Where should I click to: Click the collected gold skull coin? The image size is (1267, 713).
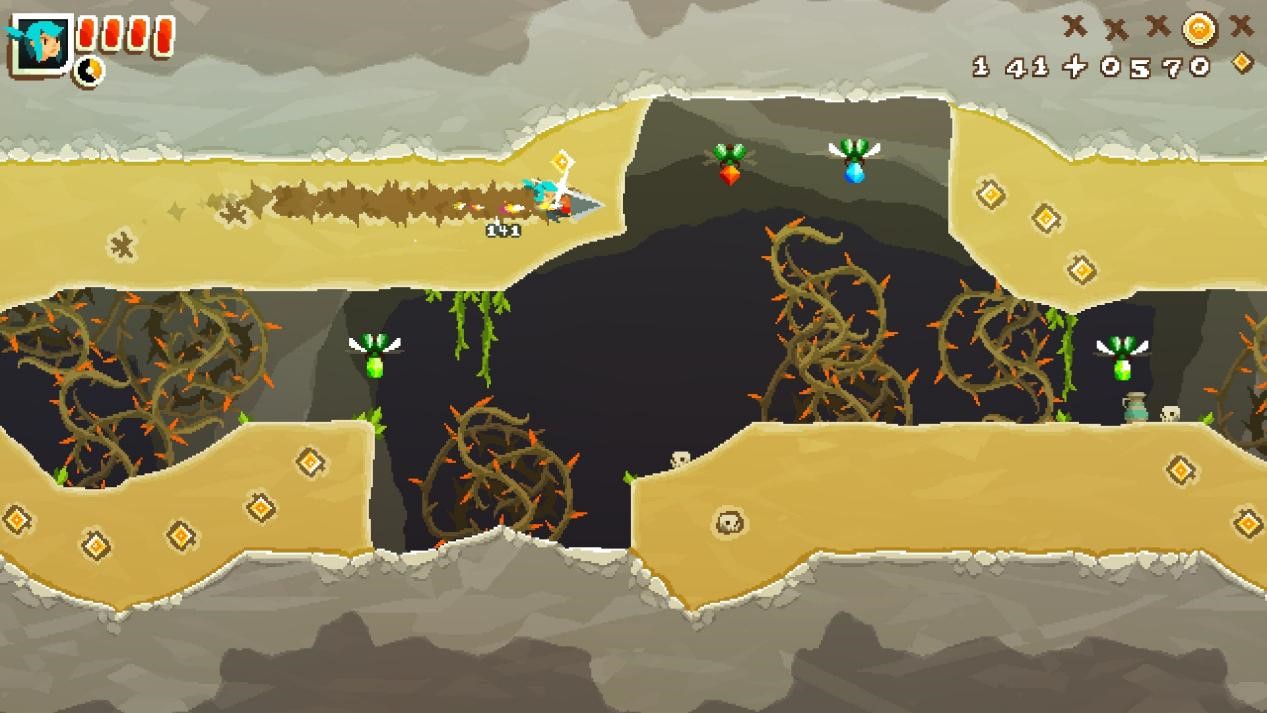click(1199, 29)
